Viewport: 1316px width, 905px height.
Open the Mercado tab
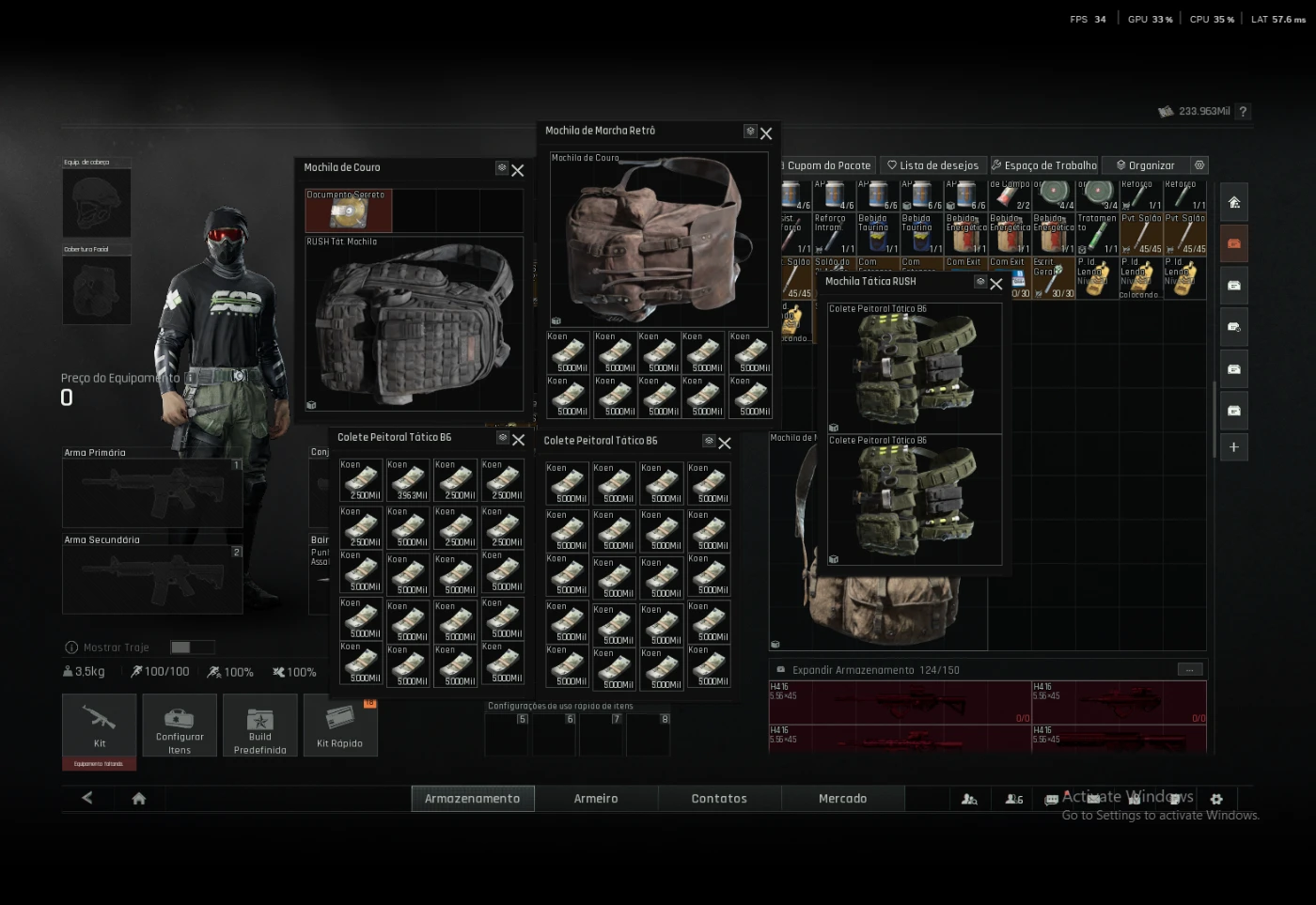click(x=842, y=799)
